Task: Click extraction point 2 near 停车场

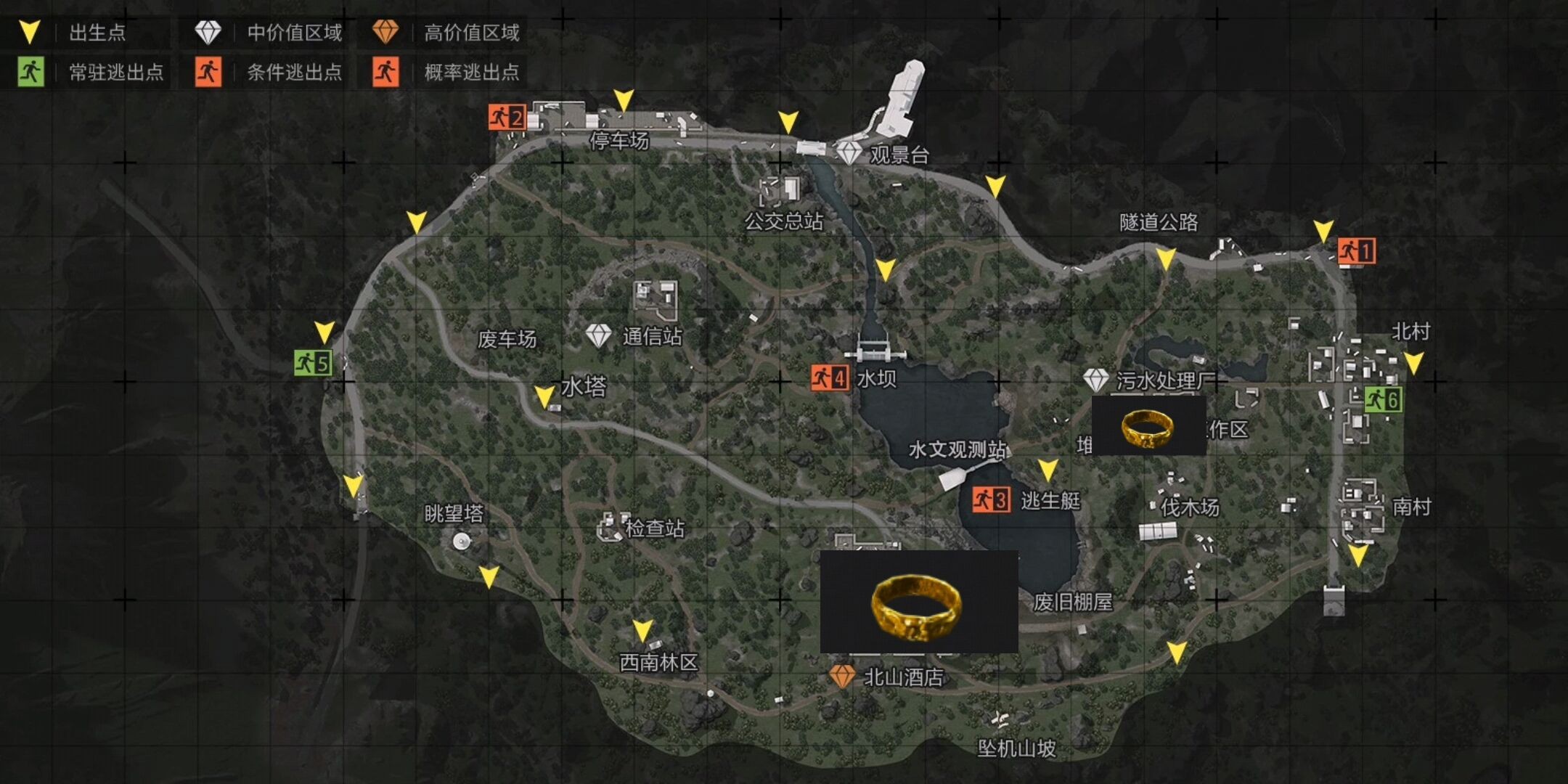Action: (x=507, y=117)
